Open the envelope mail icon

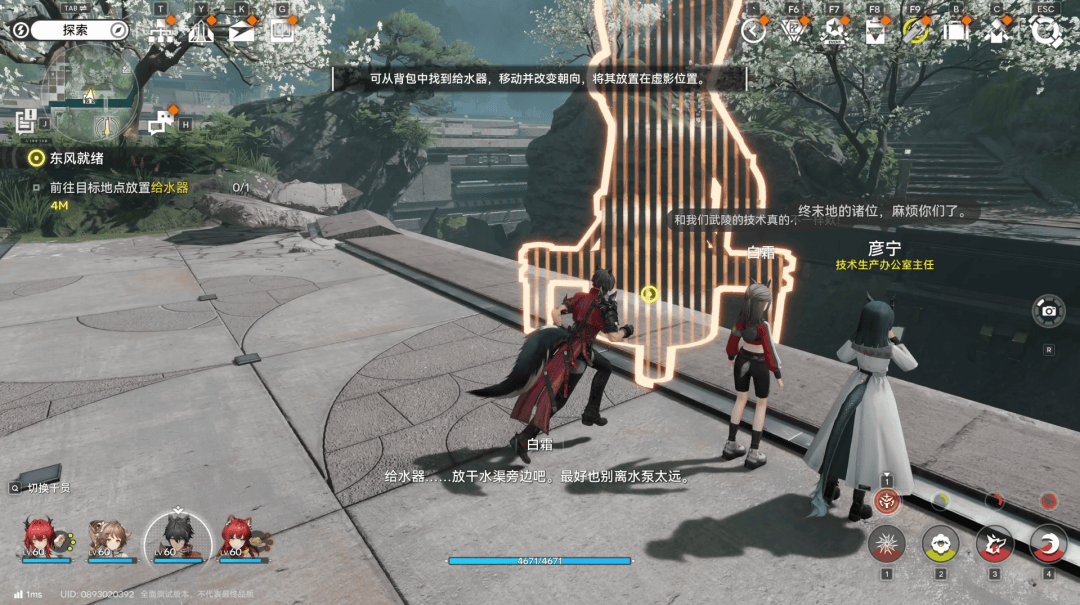tap(241, 31)
